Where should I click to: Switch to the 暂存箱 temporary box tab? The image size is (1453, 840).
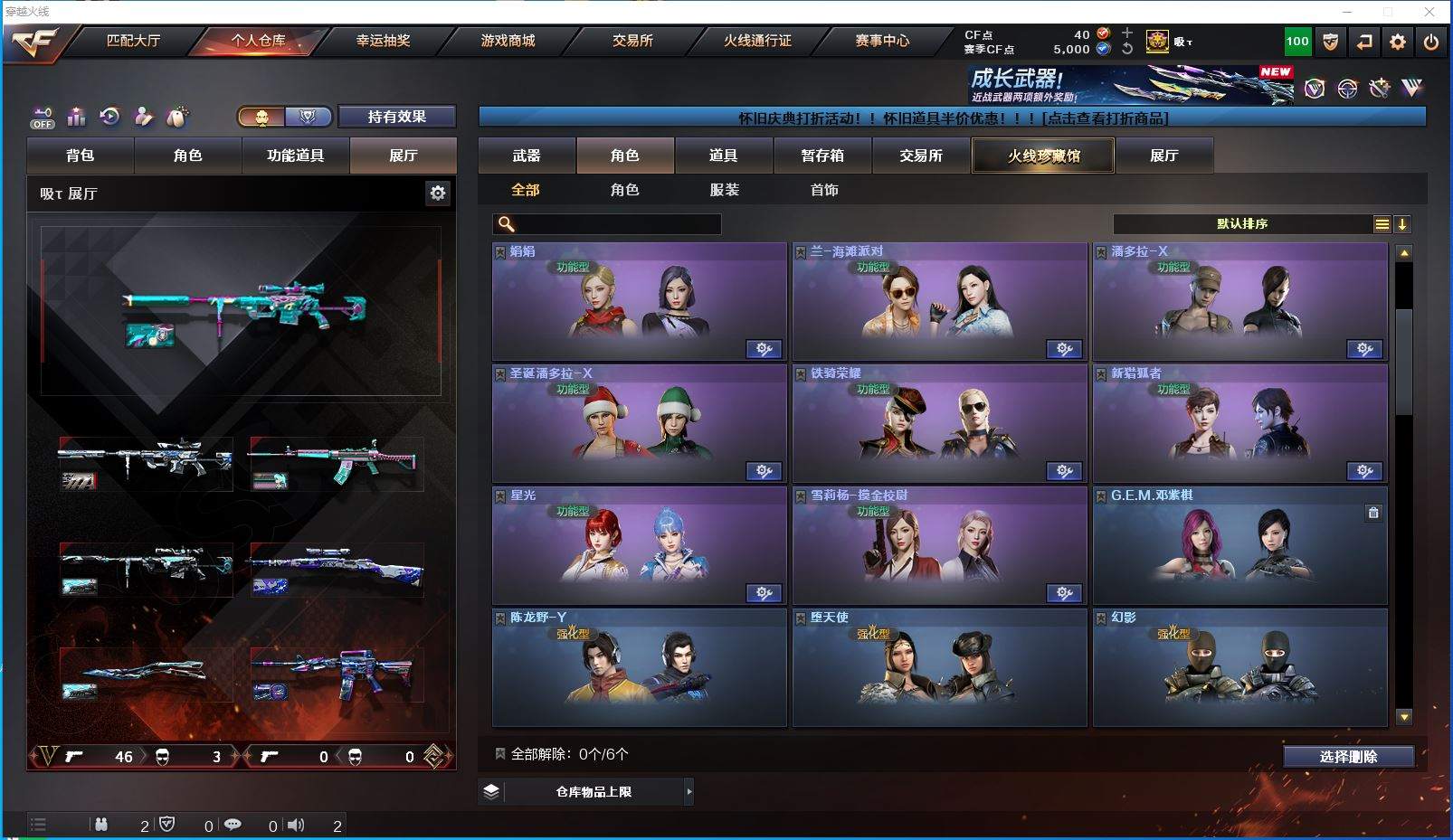(x=822, y=156)
